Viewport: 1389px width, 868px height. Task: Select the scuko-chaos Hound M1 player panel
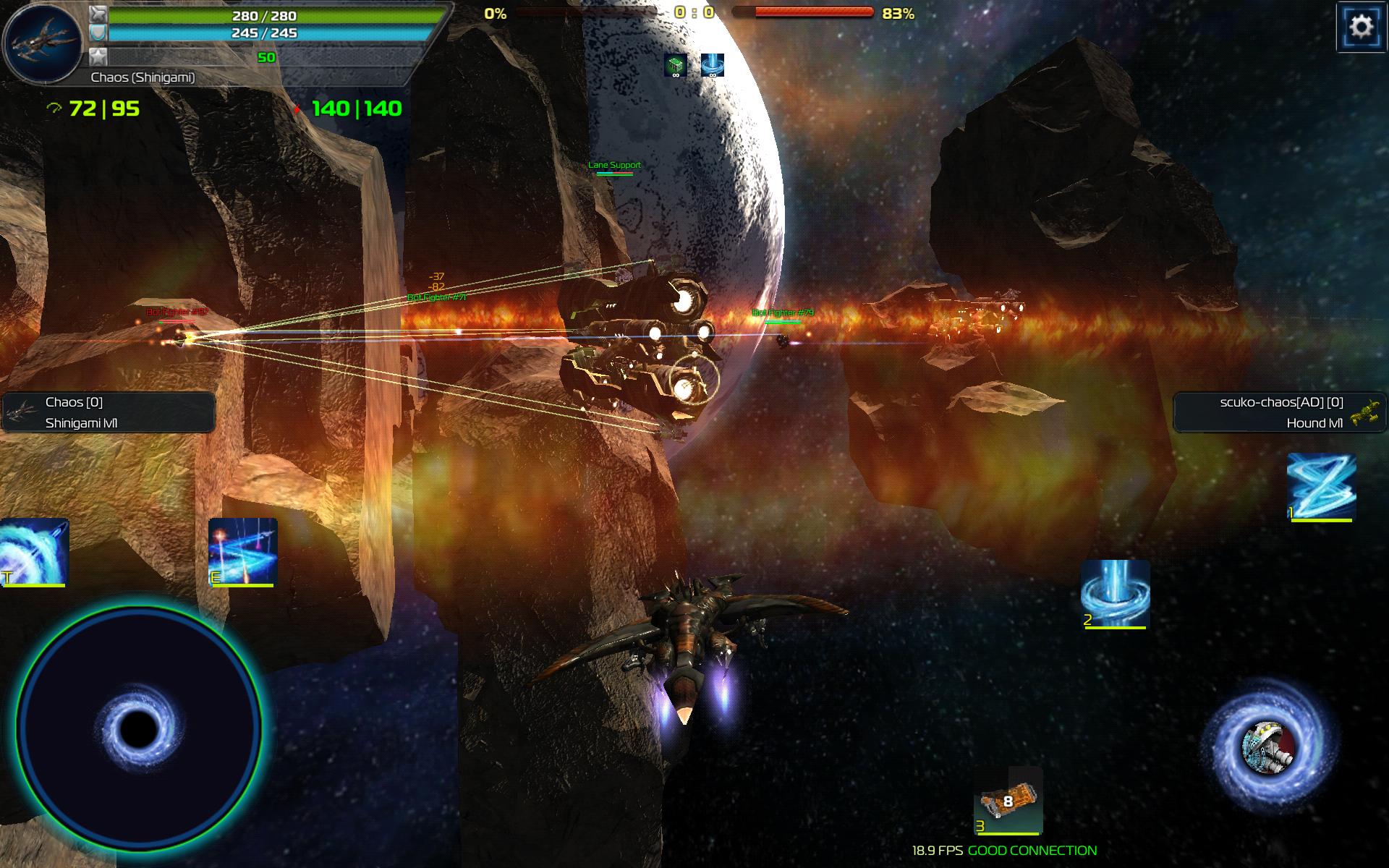click(1280, 412)
